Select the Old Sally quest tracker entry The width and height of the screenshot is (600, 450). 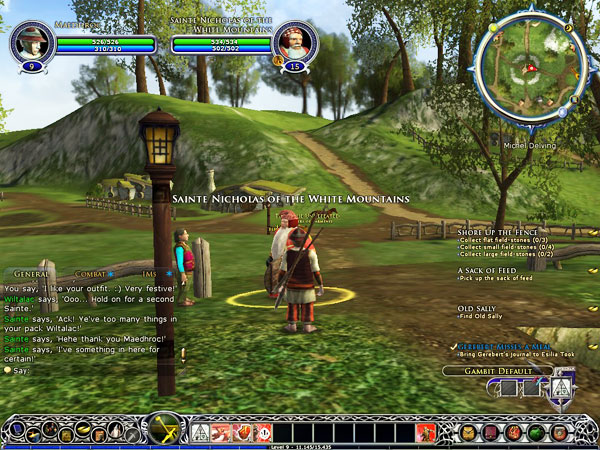[478, 308]
